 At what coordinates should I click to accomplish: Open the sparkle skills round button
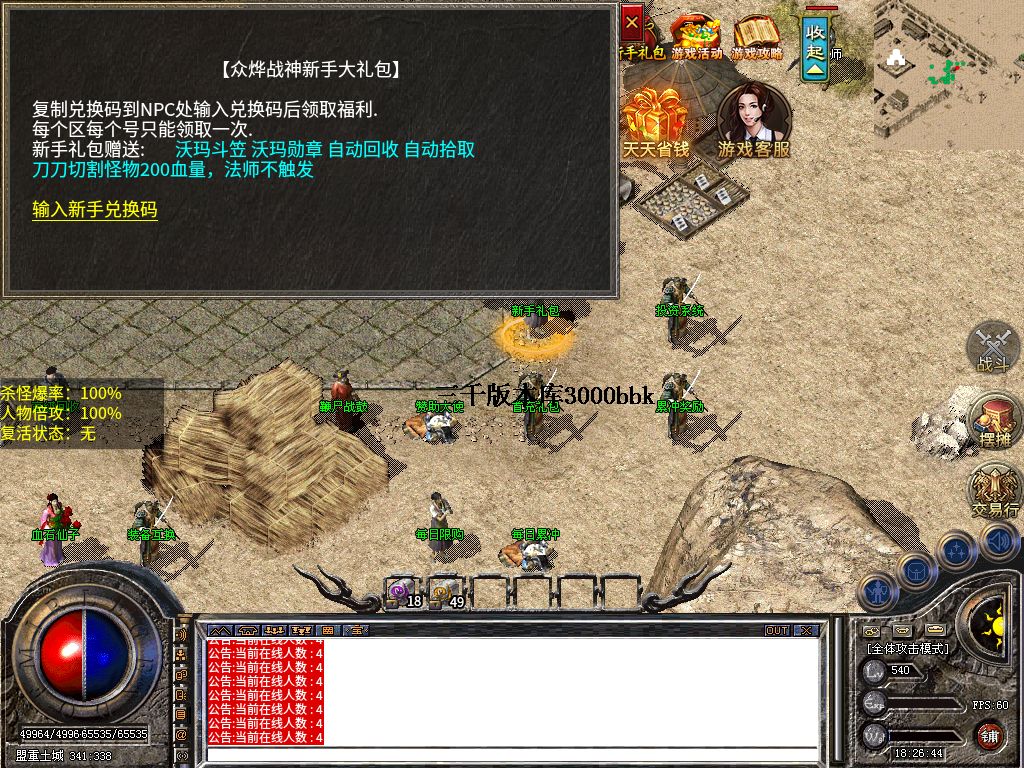point(958,549)
